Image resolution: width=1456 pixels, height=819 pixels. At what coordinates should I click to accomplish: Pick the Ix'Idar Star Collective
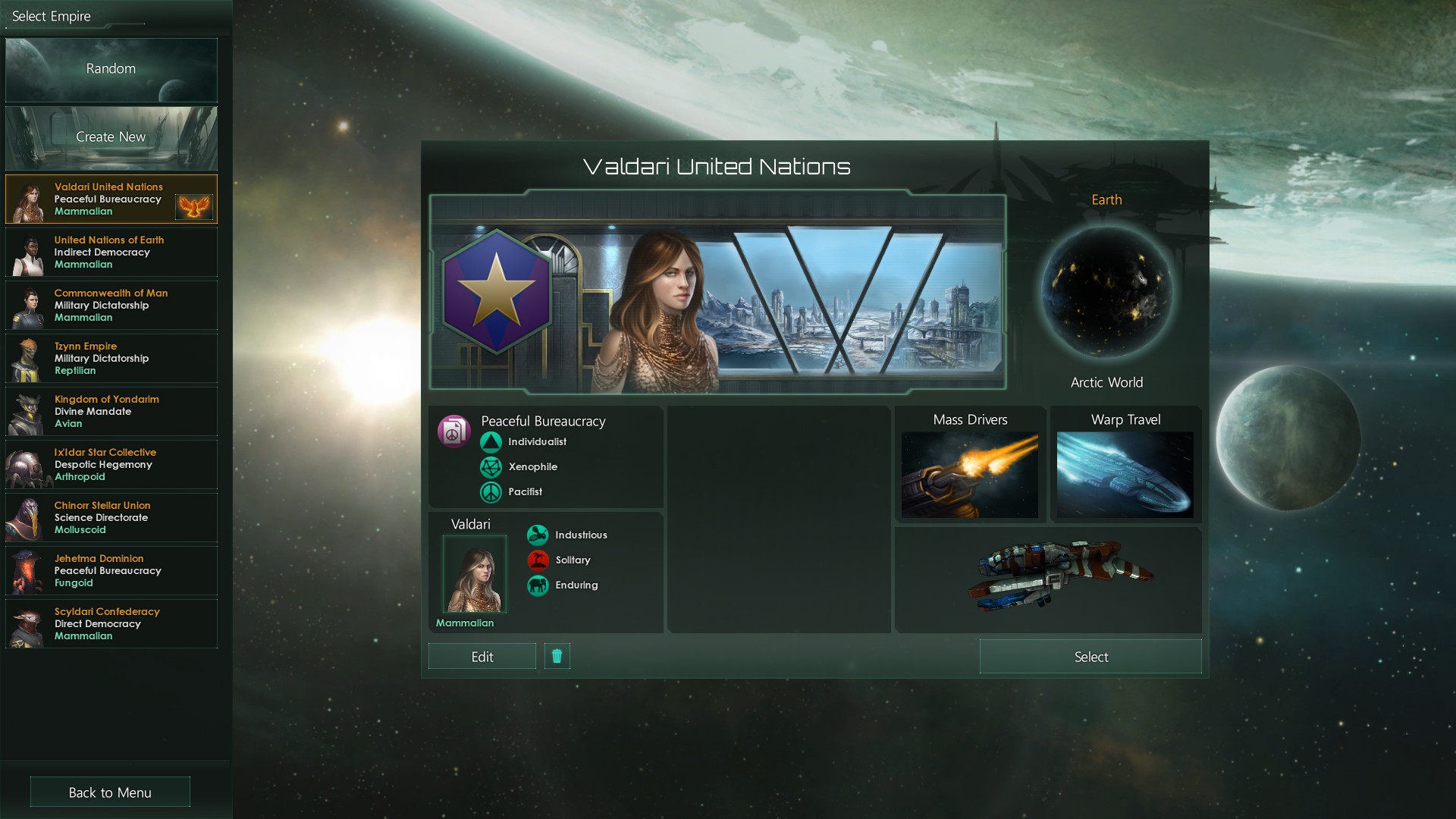click(x=111, y=465)
